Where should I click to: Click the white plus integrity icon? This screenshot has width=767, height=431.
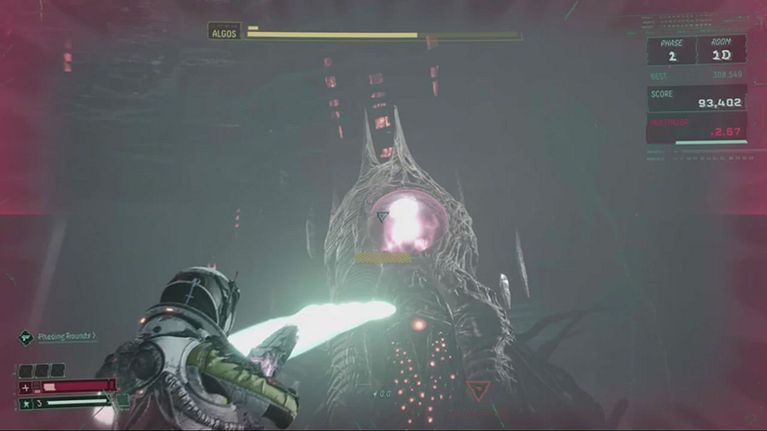pos(25,386)
